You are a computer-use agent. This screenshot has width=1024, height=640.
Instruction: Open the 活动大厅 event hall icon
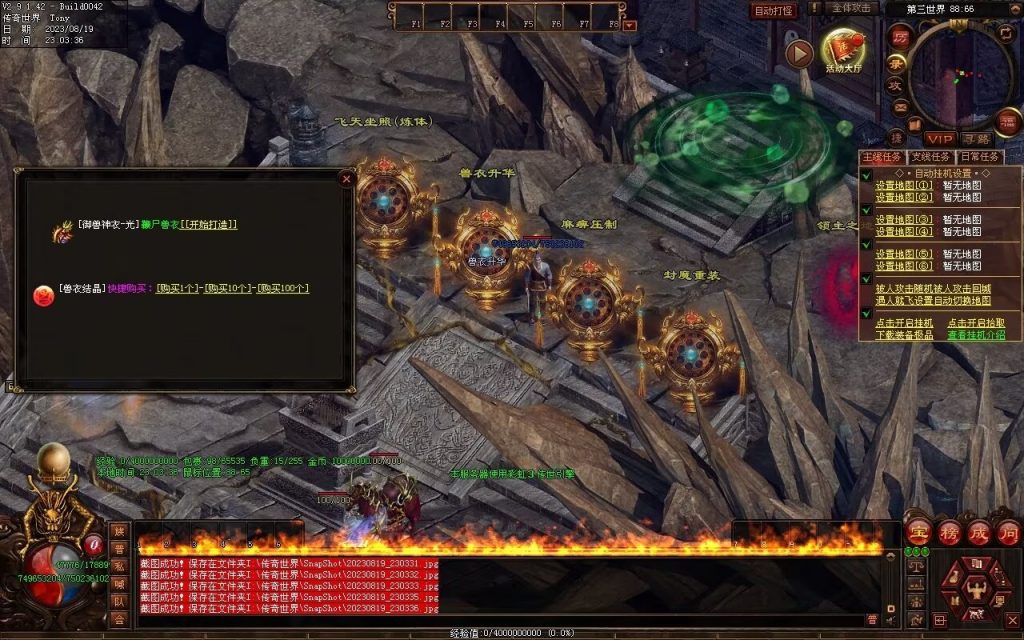click(x=843, y=48)
